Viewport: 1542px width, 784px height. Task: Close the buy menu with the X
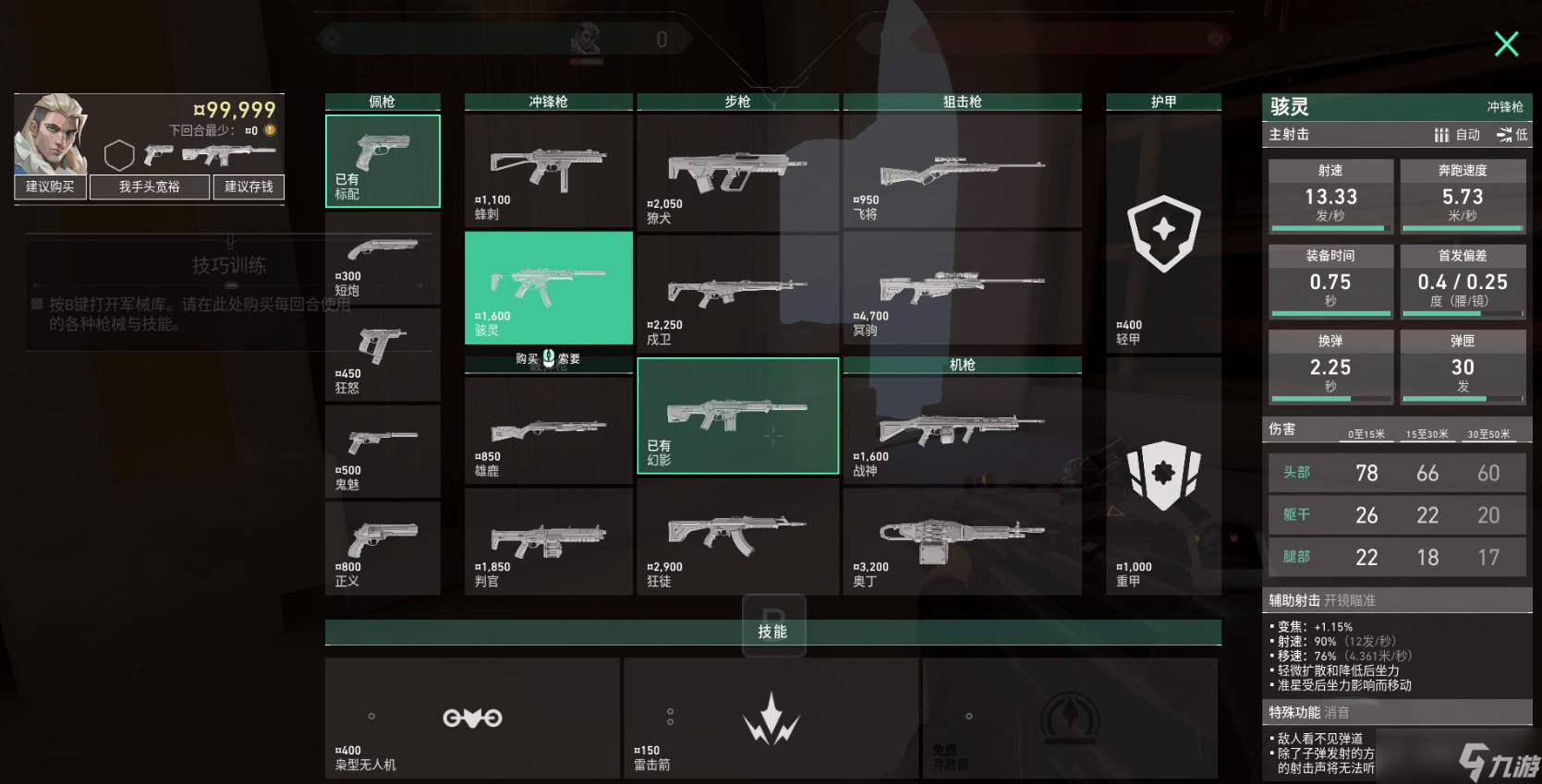pyautogui.click(x=1506, y=43)
